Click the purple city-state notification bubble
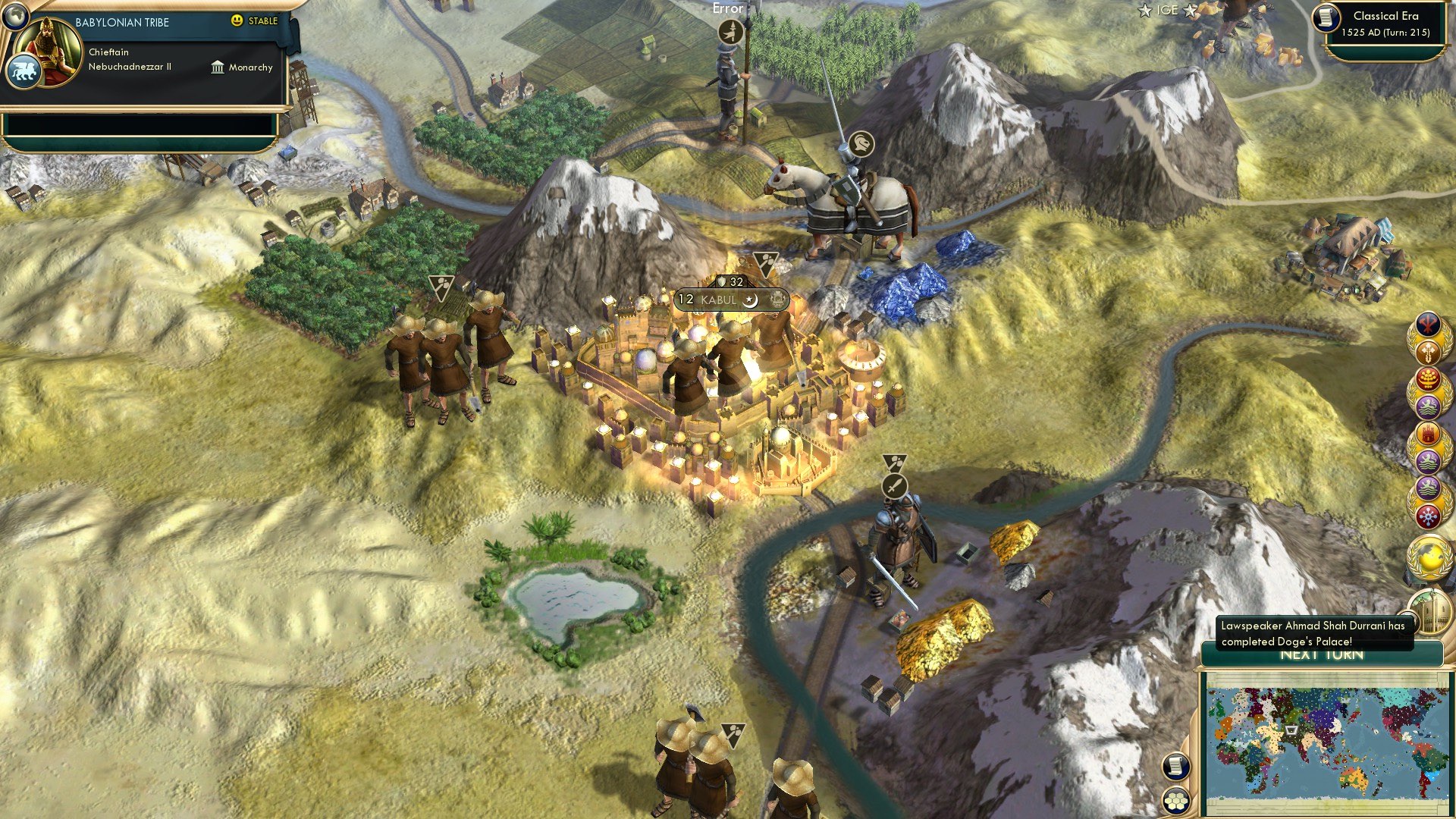Image resolution: width=1456 pixels, height=819 pixels. [1429, 405]
